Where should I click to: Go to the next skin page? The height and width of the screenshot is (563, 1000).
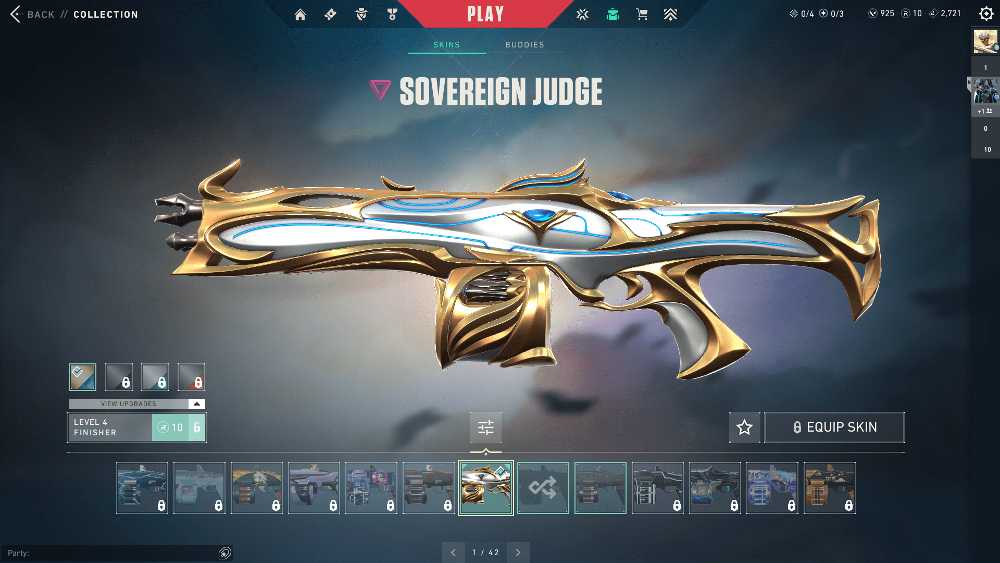click(x=518, y=552)
